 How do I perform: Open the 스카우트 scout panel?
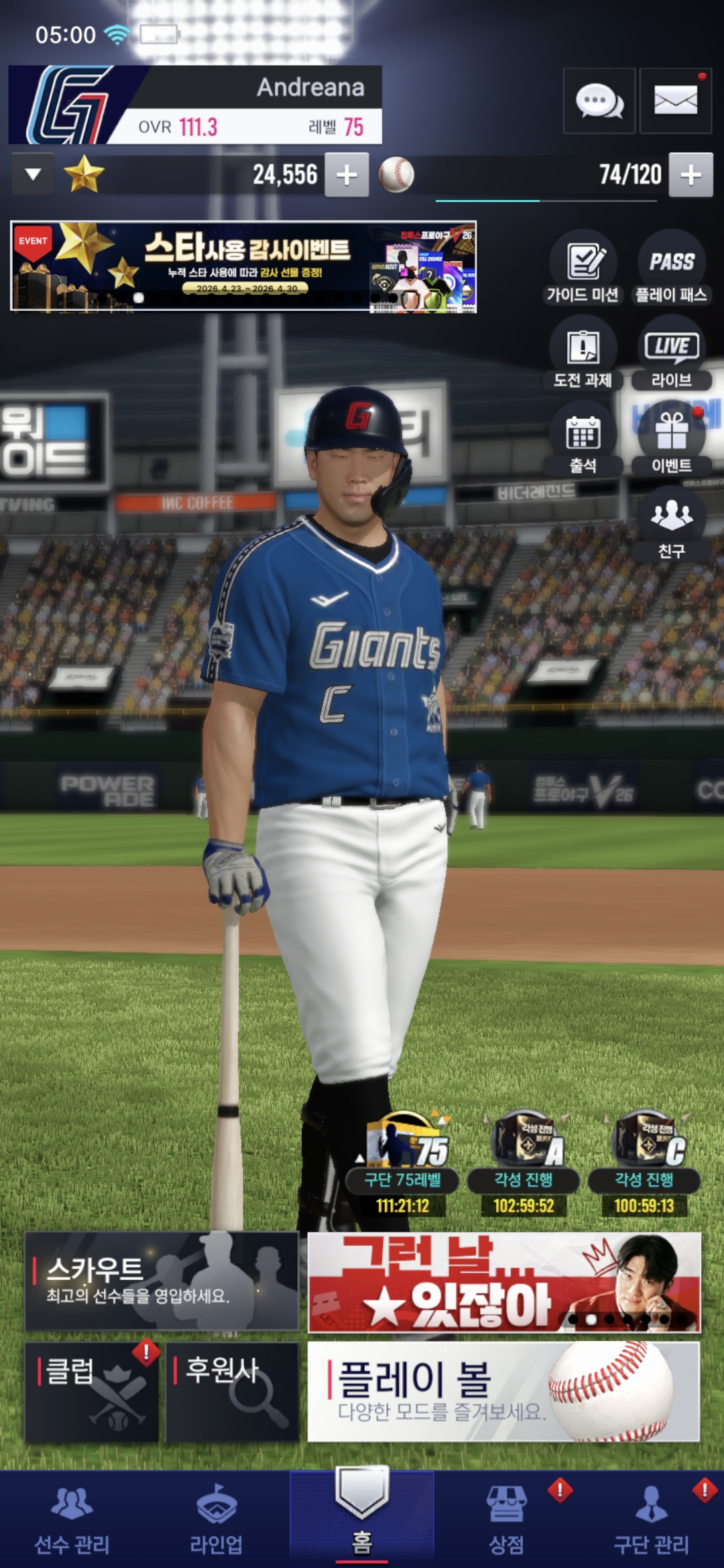click(x=162, y=1281)
